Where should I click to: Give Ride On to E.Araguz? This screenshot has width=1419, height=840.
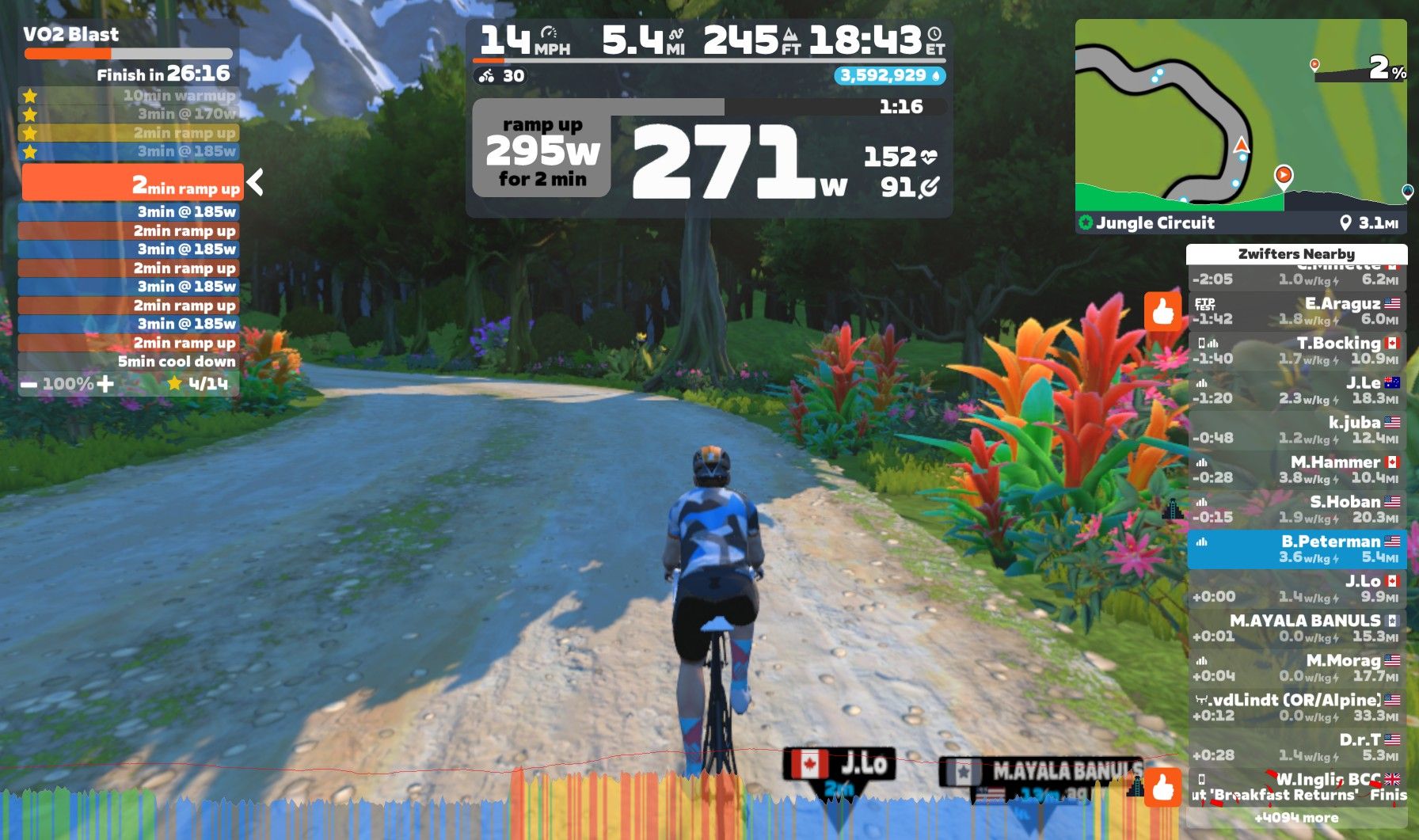click(1162, 310)
